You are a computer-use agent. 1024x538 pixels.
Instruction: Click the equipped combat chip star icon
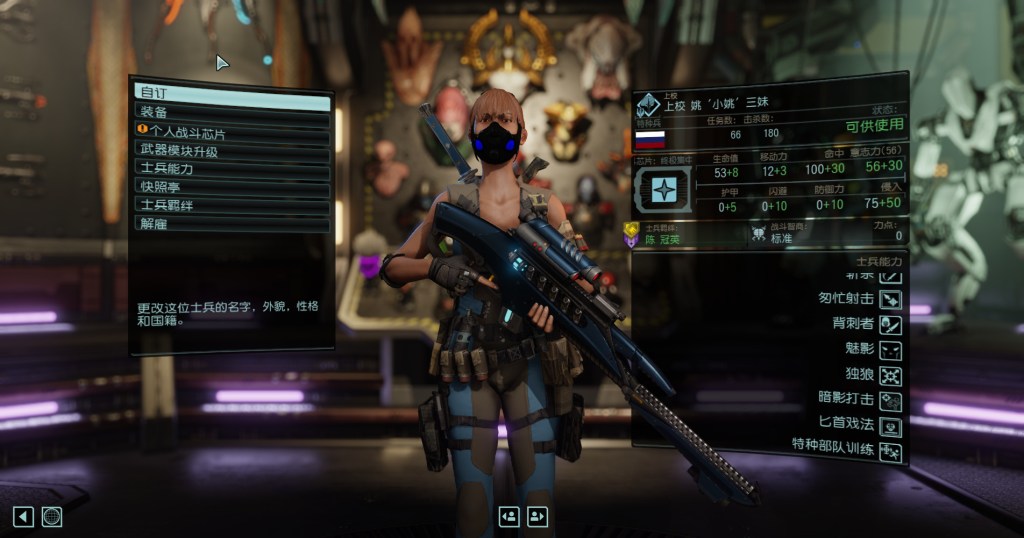665,188
